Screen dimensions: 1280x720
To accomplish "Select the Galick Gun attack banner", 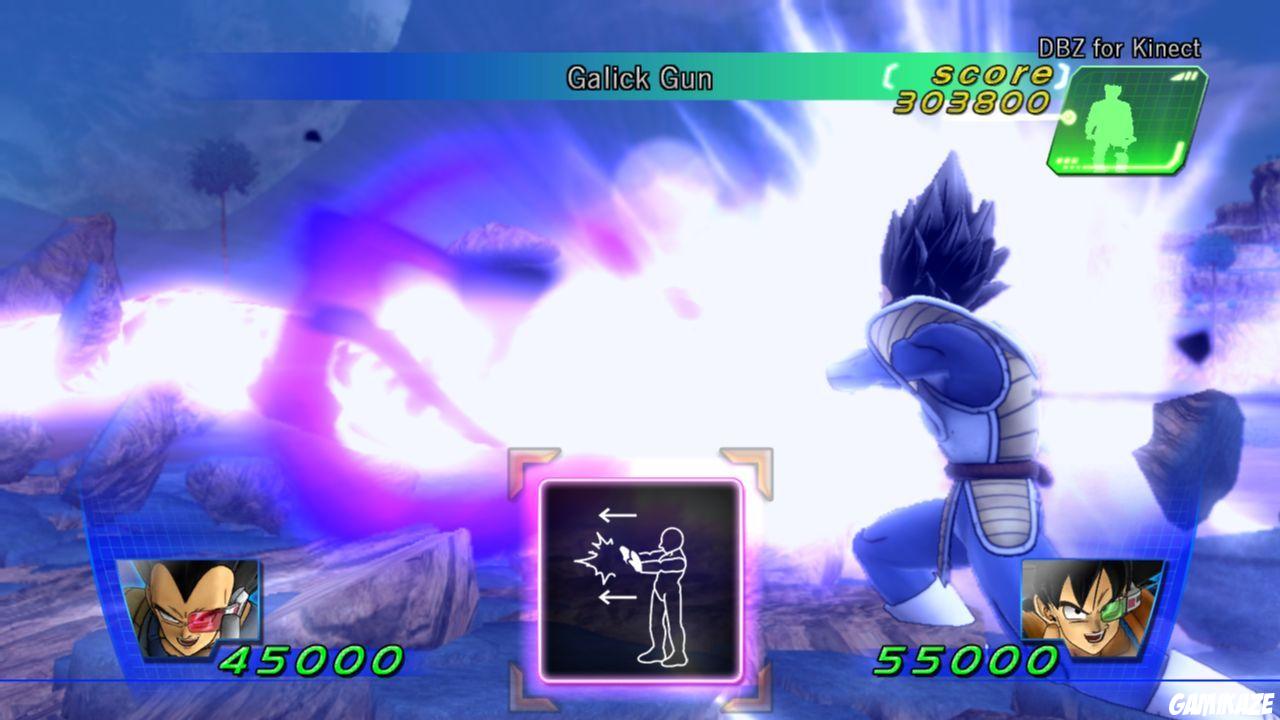I will [640, 78].
